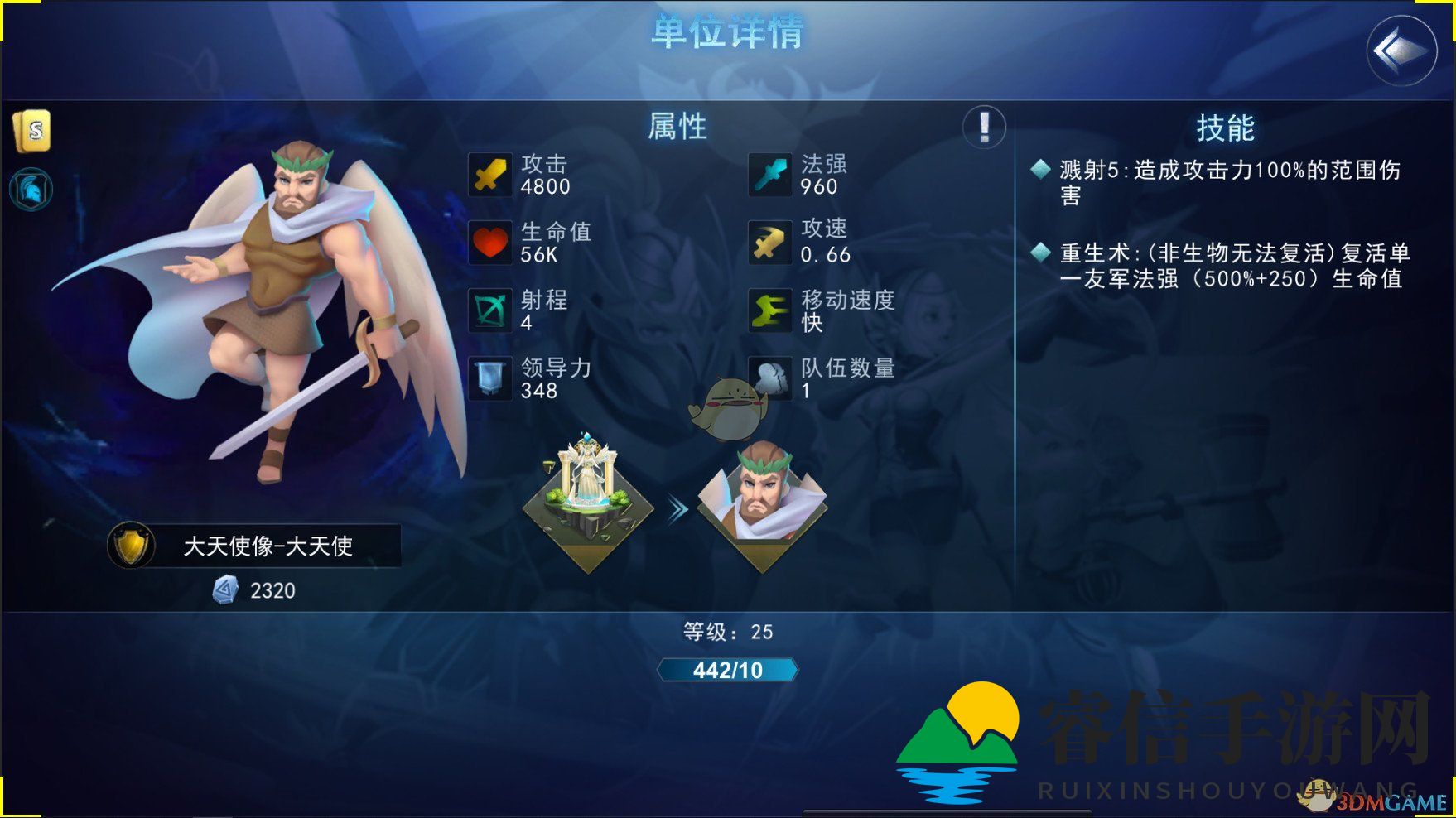Click the attack speed icon
The height and width of the screenshot is (818, 1456).
(769, 243)
